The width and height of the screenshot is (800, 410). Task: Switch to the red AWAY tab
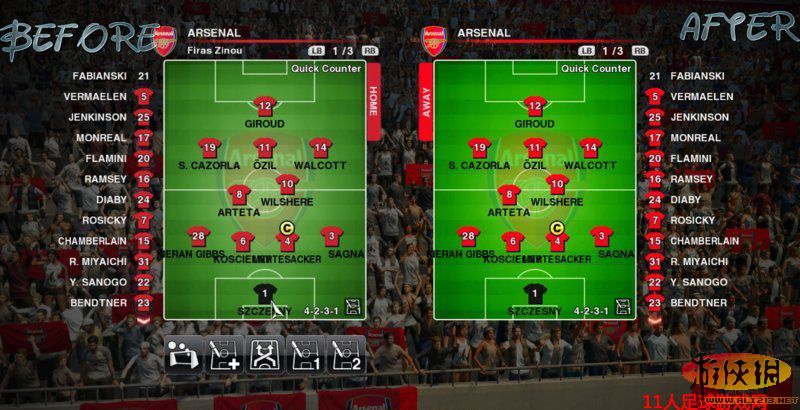click(x=426, y=100)
